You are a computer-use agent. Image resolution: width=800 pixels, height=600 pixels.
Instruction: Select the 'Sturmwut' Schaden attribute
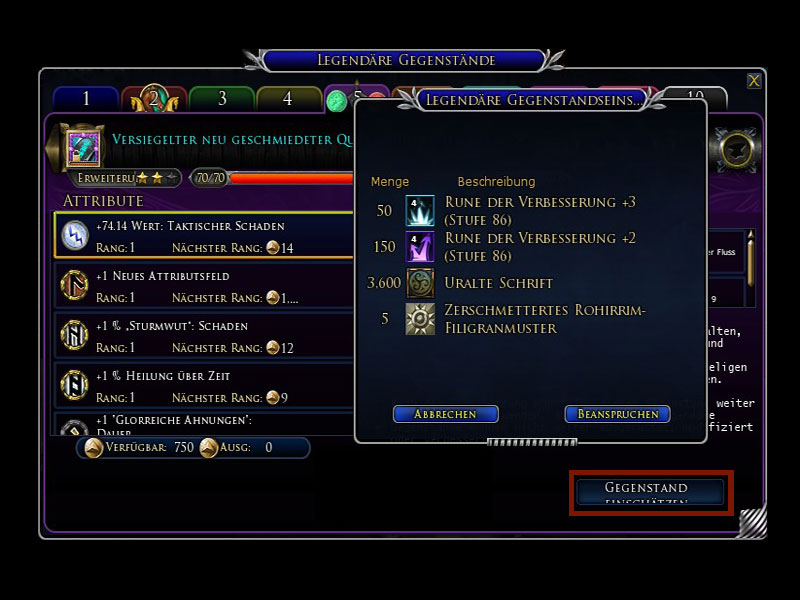coord(204,336)
